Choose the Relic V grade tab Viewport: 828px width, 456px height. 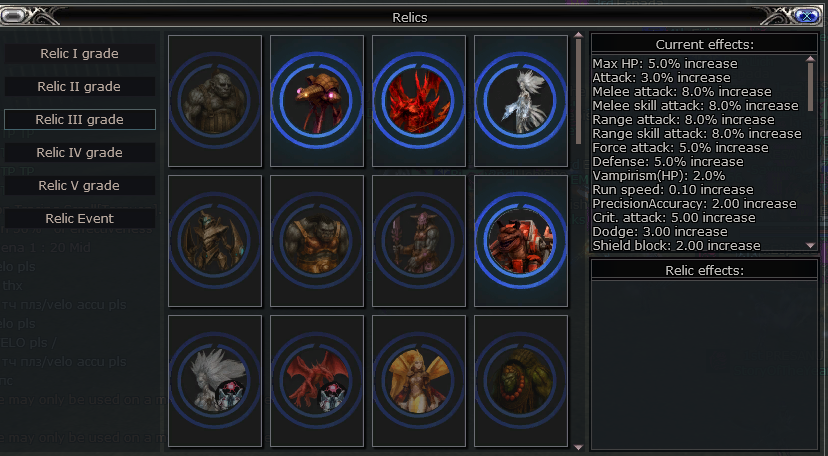(80, 185)
